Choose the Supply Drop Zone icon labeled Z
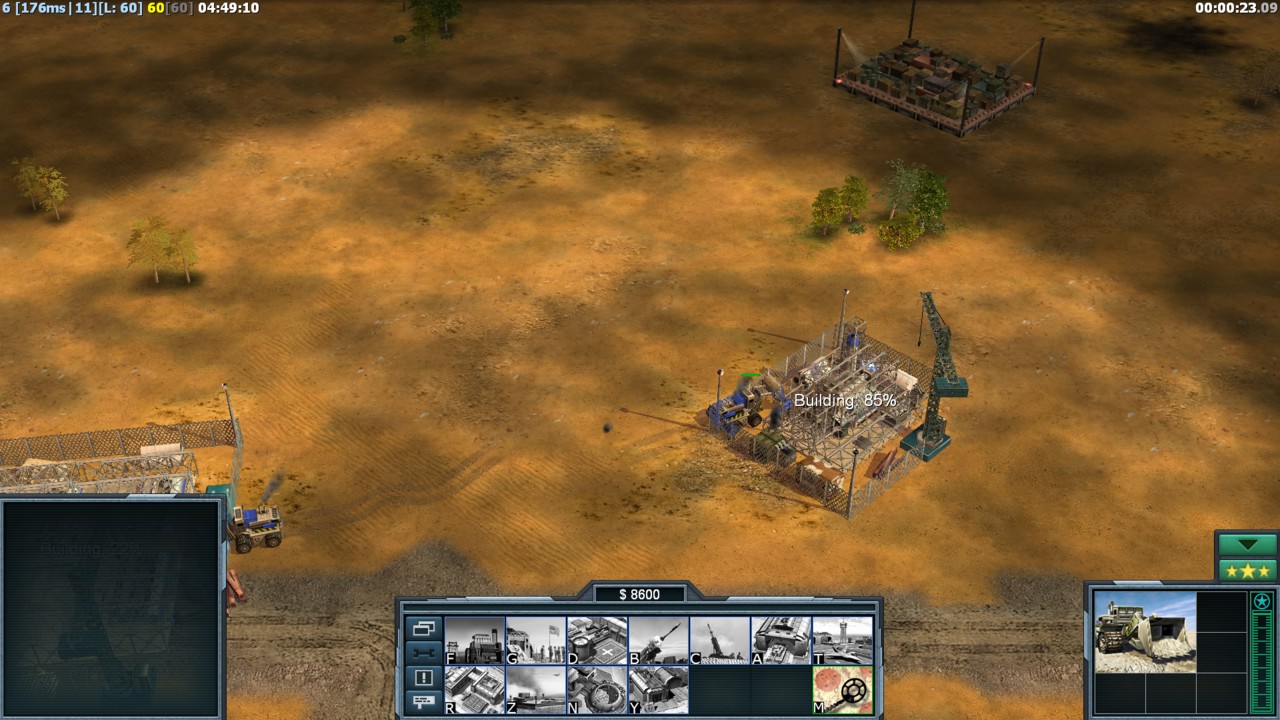1280x720 pixels. (536, 690)
